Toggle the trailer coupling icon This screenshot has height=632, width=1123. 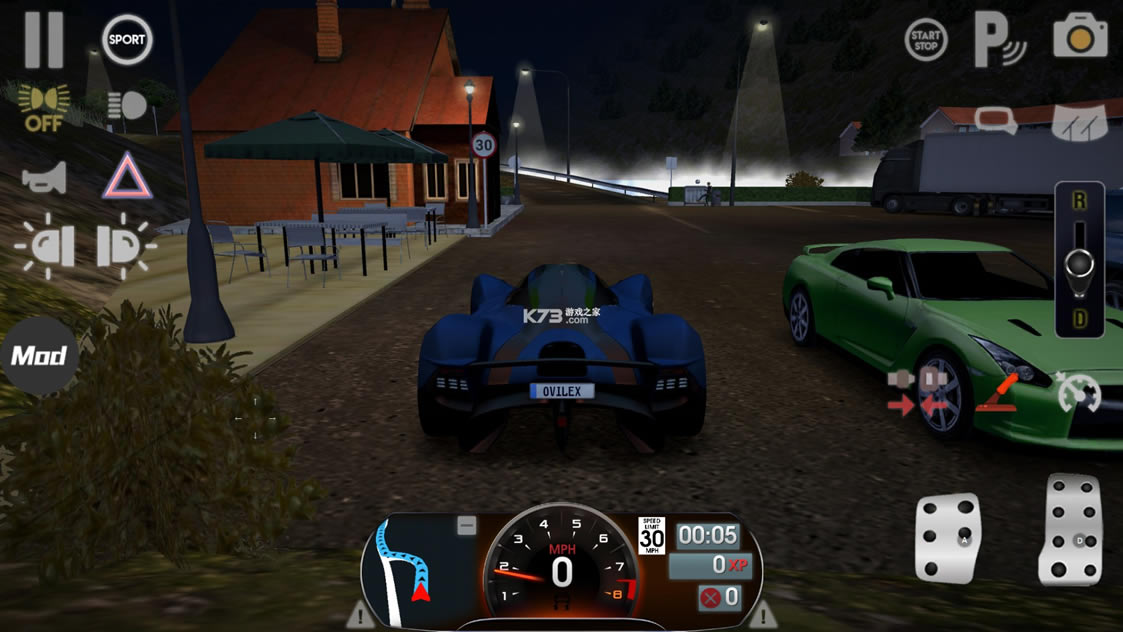[916, 392]
